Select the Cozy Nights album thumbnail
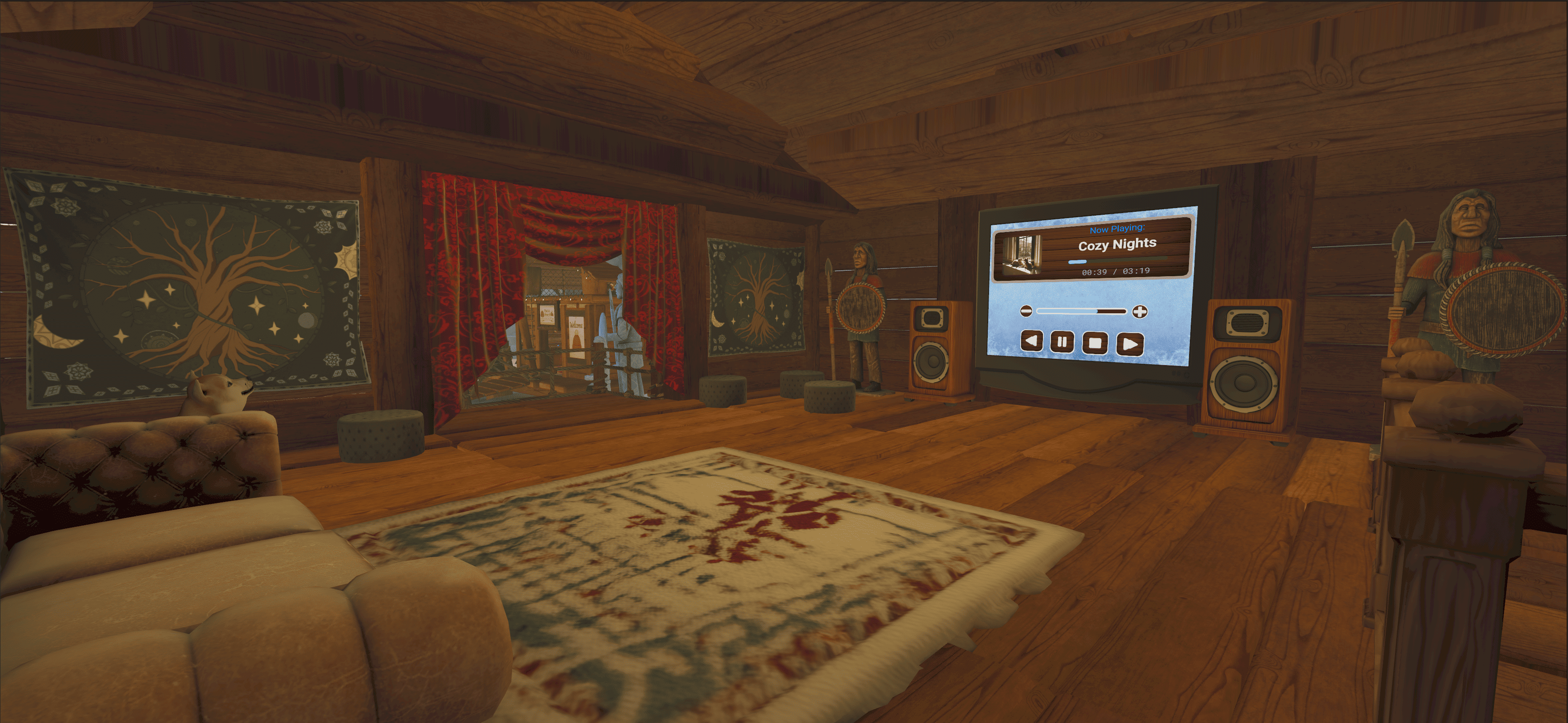 click(1022, 254)
